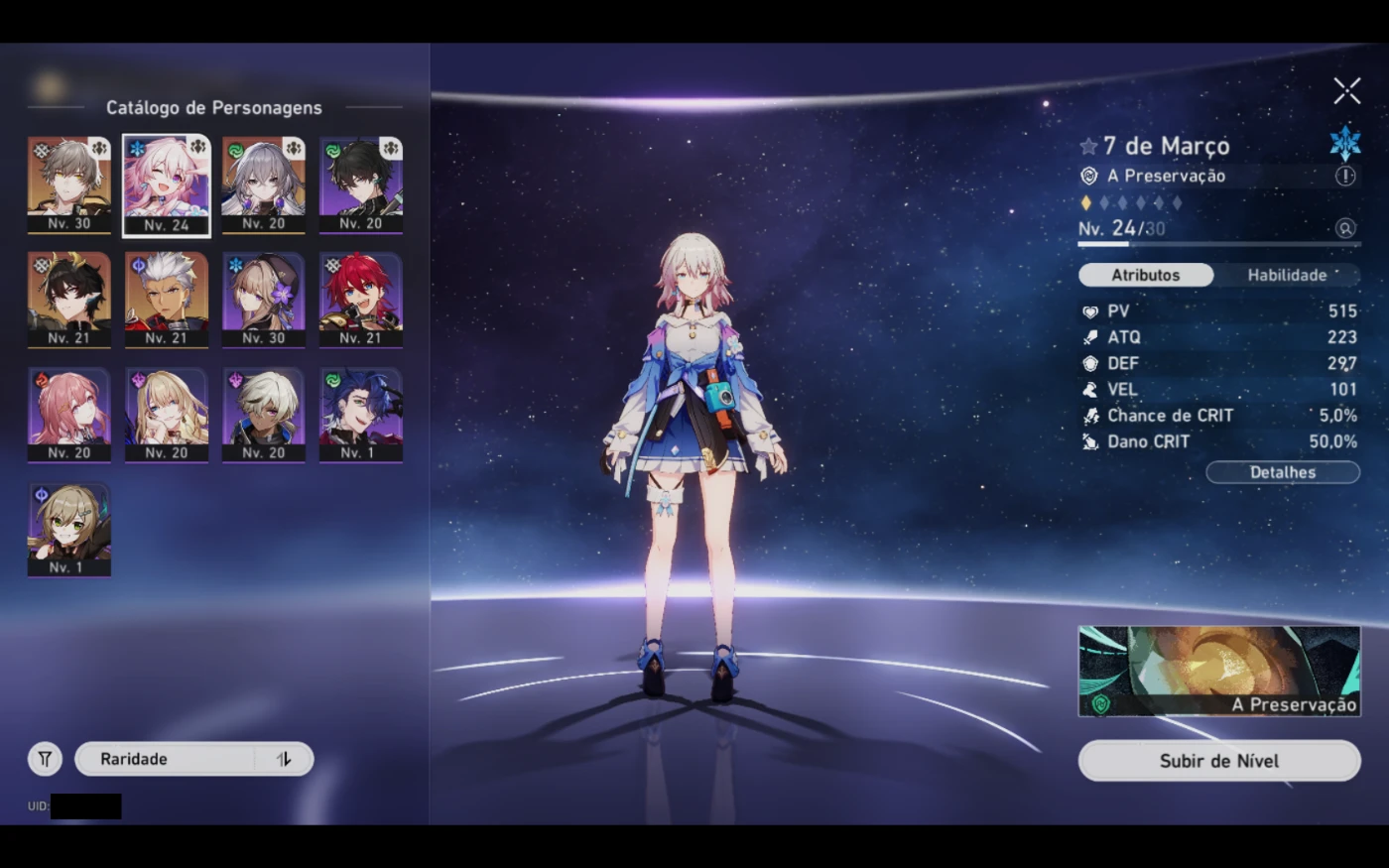
Task: Choose the horned black-haired character at Nv. 21
Action: click(x=69, y=299)
